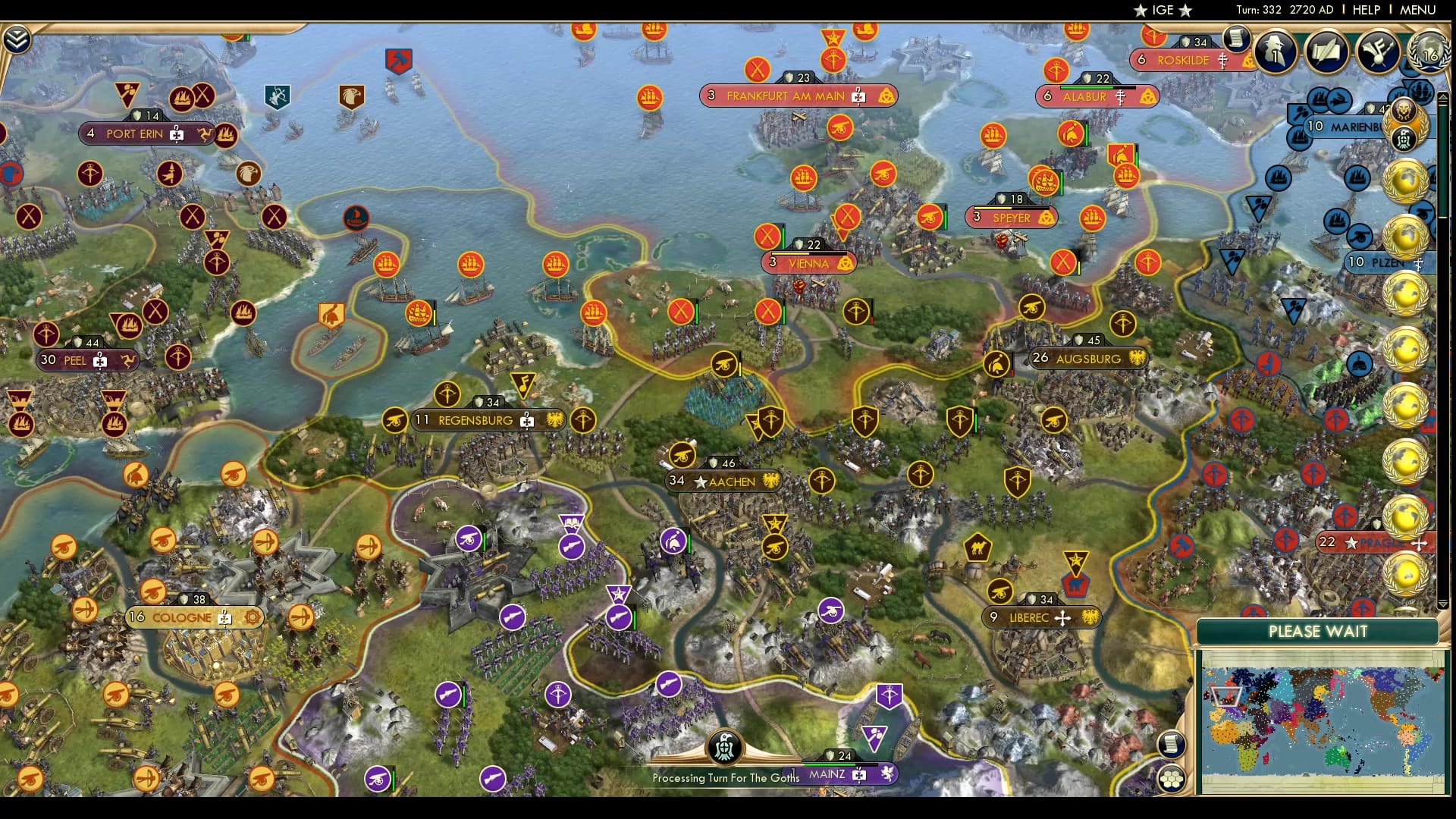
Task: Toggle Strategic View with the hex grid icon
Action: click(x=1171, y=780)
